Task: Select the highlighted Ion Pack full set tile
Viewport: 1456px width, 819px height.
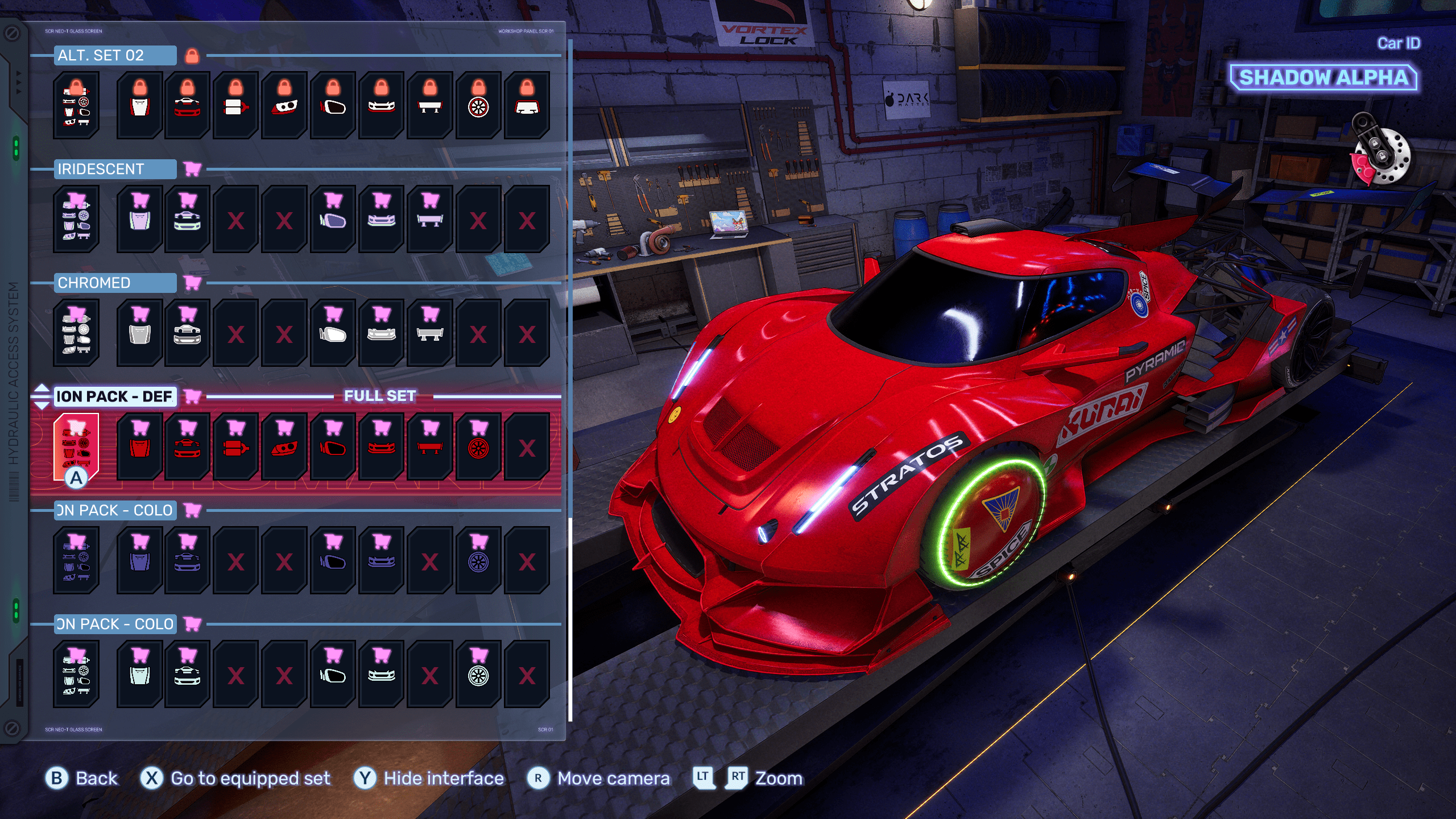Action: tap(76, 447)
